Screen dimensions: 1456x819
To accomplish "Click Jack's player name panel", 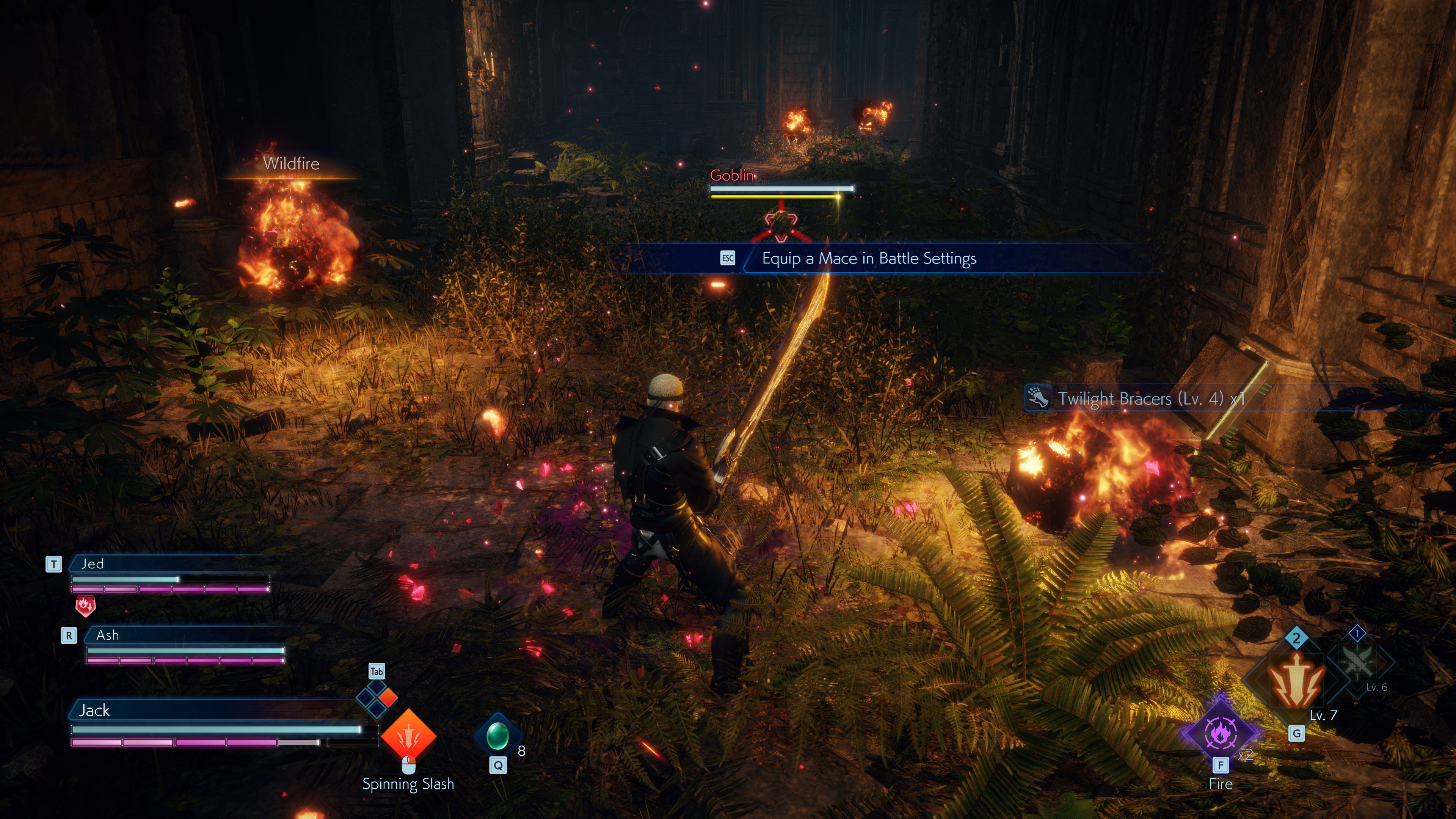I will coord(215,710).
